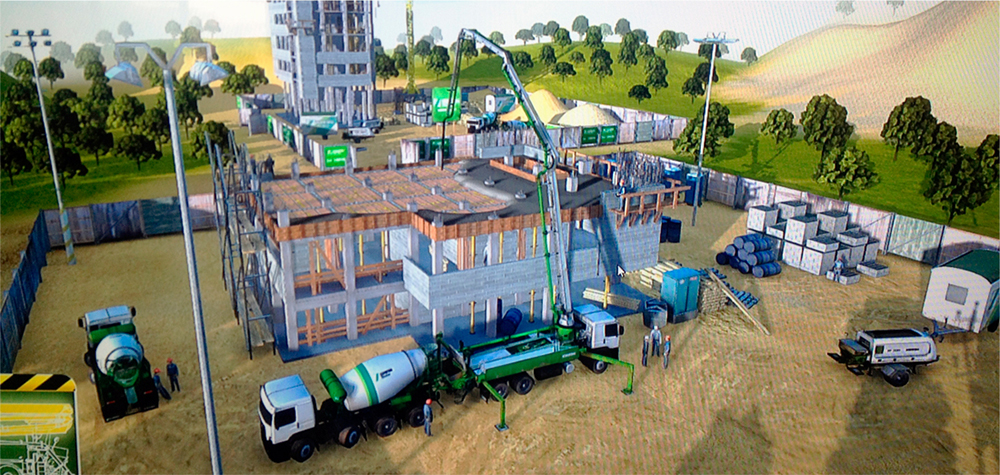
Task: Open the green vehicle blueprint panel
Action: coord(37,430)
